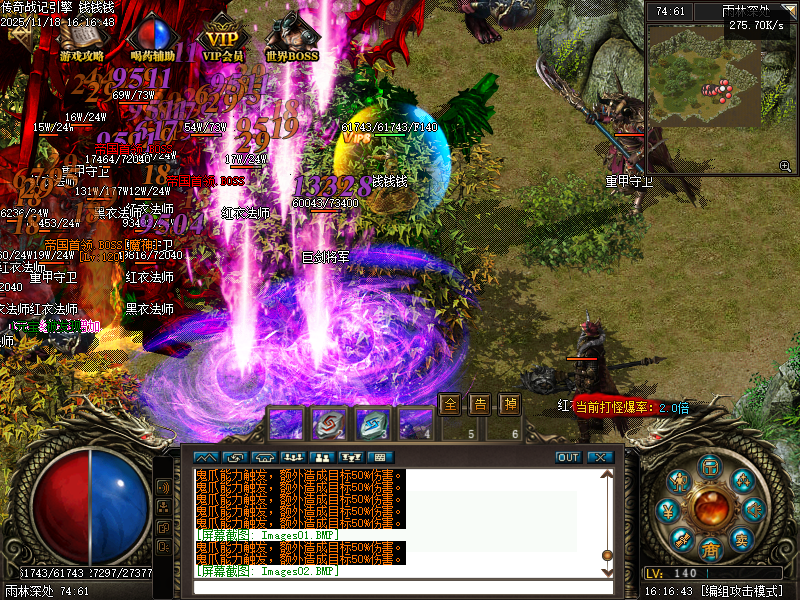
Task: Close the chat panel with X
Action: click(600, 457)
